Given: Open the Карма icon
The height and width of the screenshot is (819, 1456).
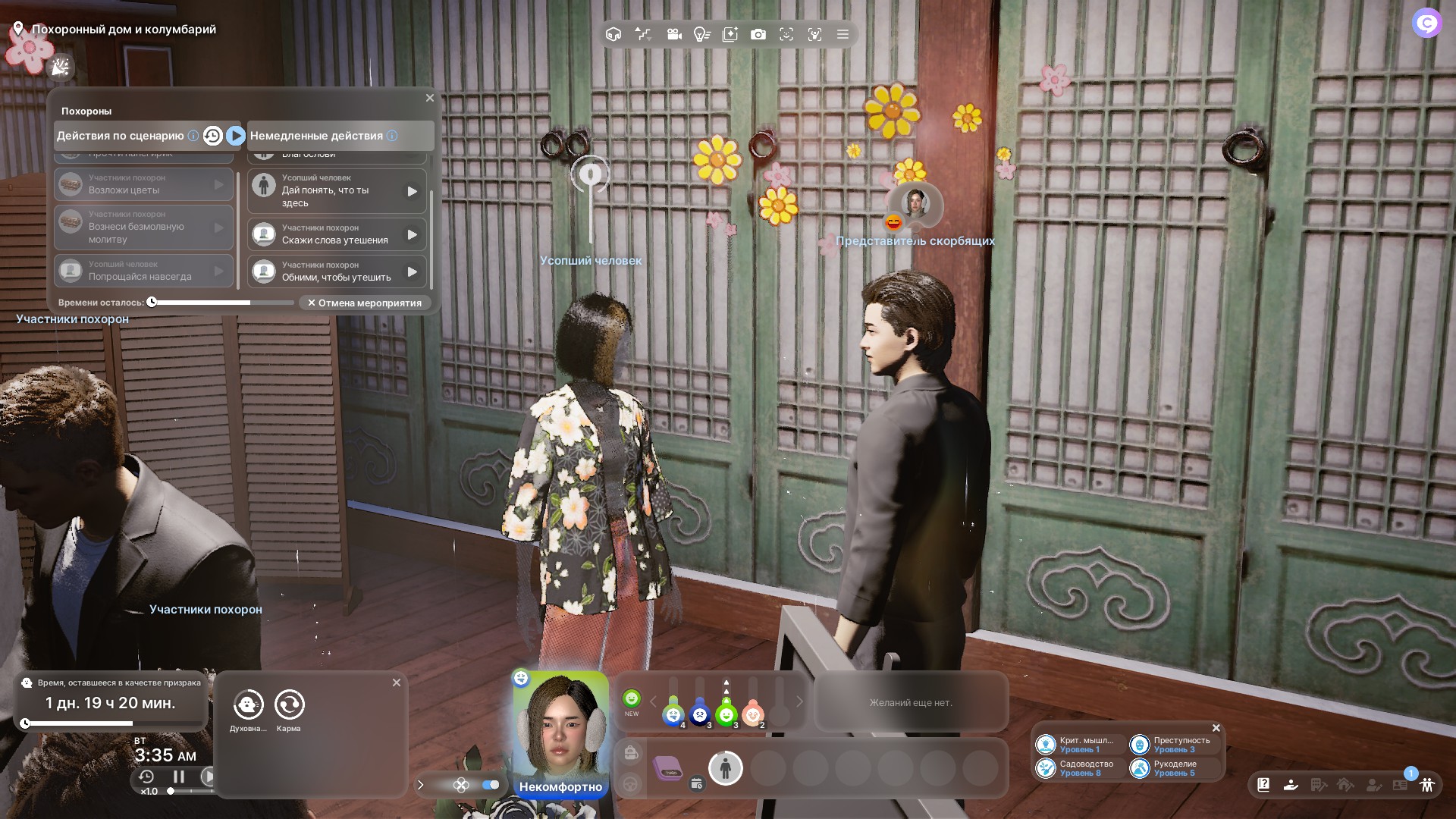Looking at the screenshot, I should [x=289, y=705].
